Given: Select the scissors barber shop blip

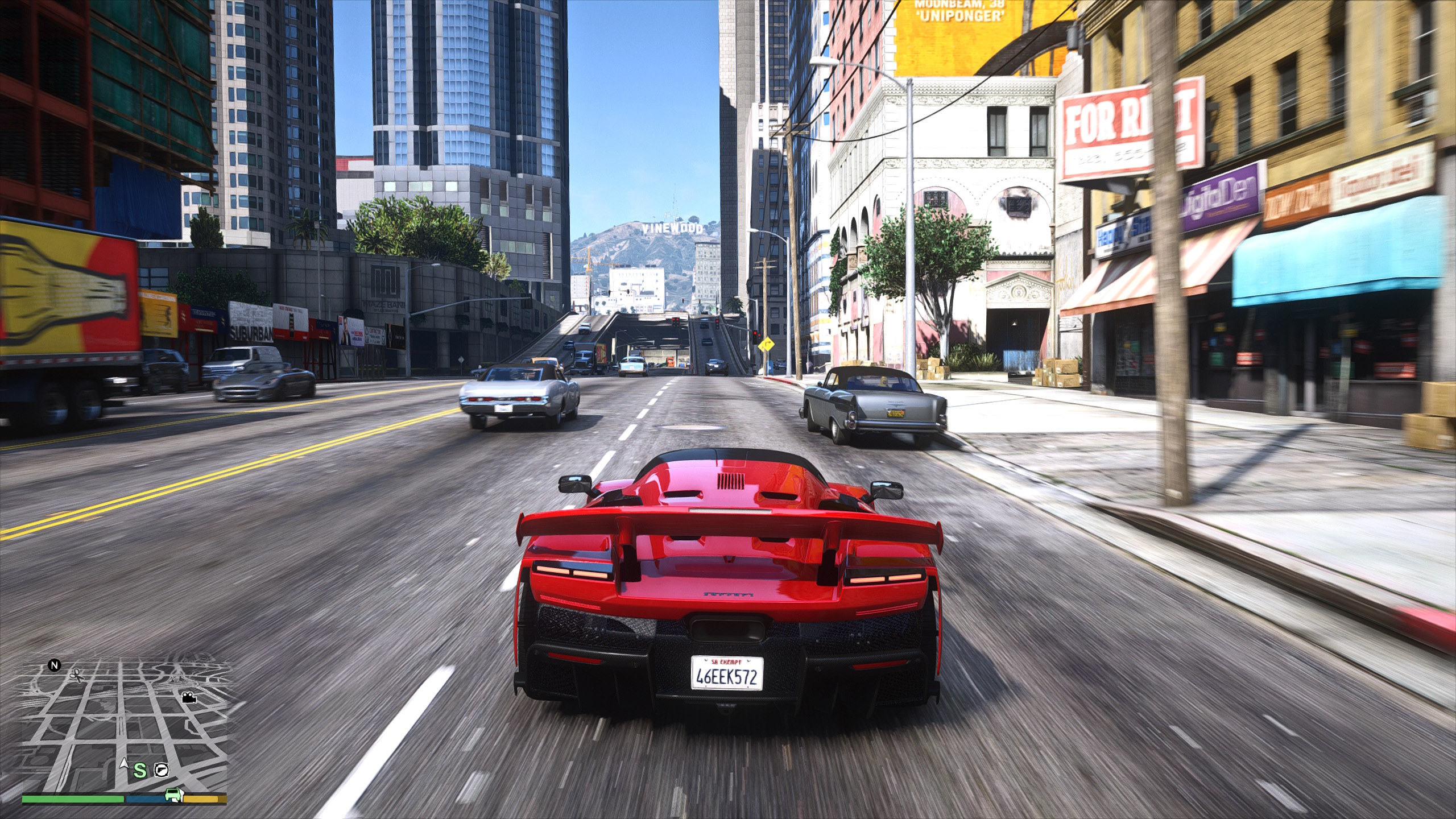Looking at the screenshot, I should [x=76, y=675].
